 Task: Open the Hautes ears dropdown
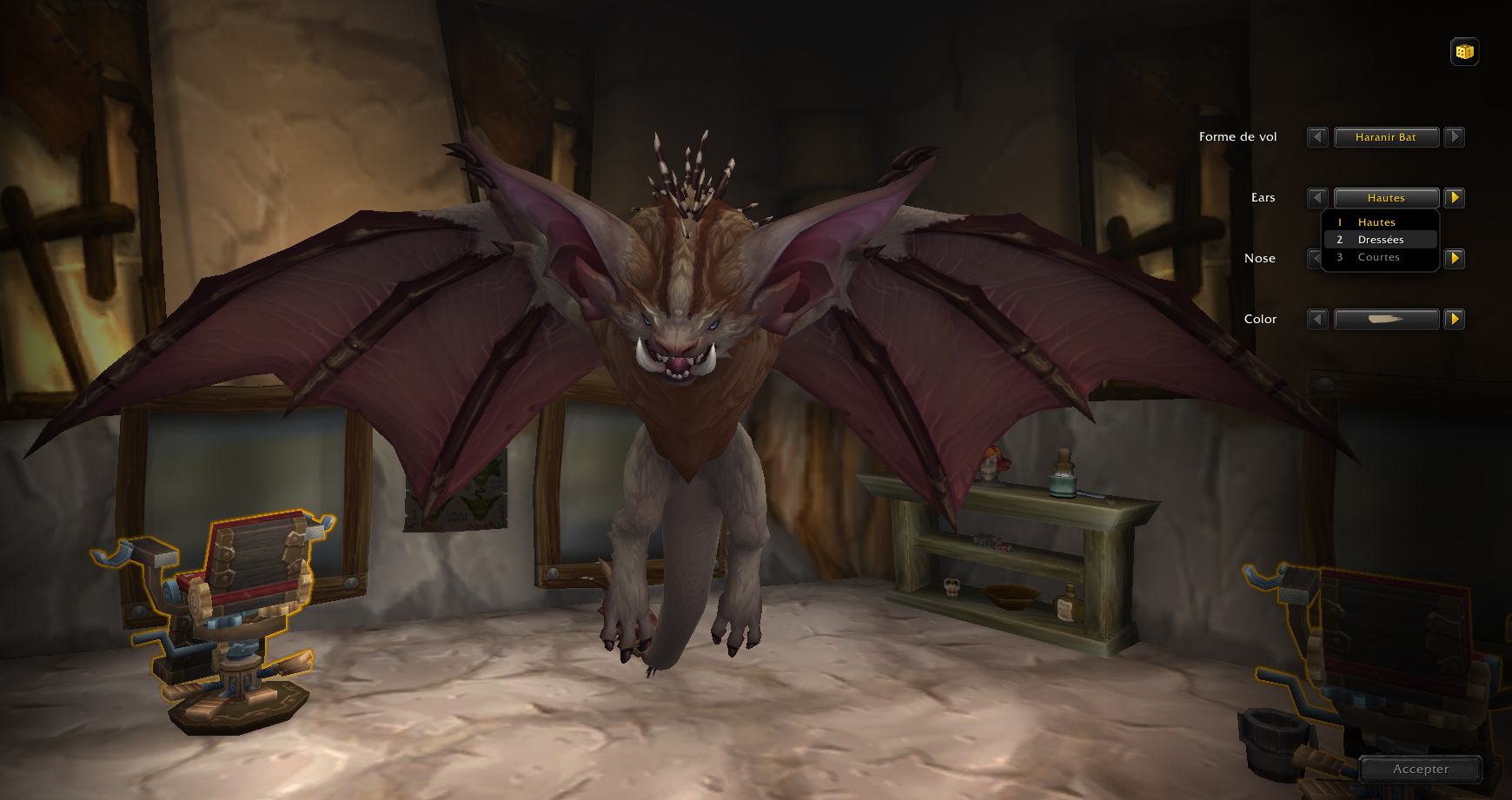coord(1386,197)
